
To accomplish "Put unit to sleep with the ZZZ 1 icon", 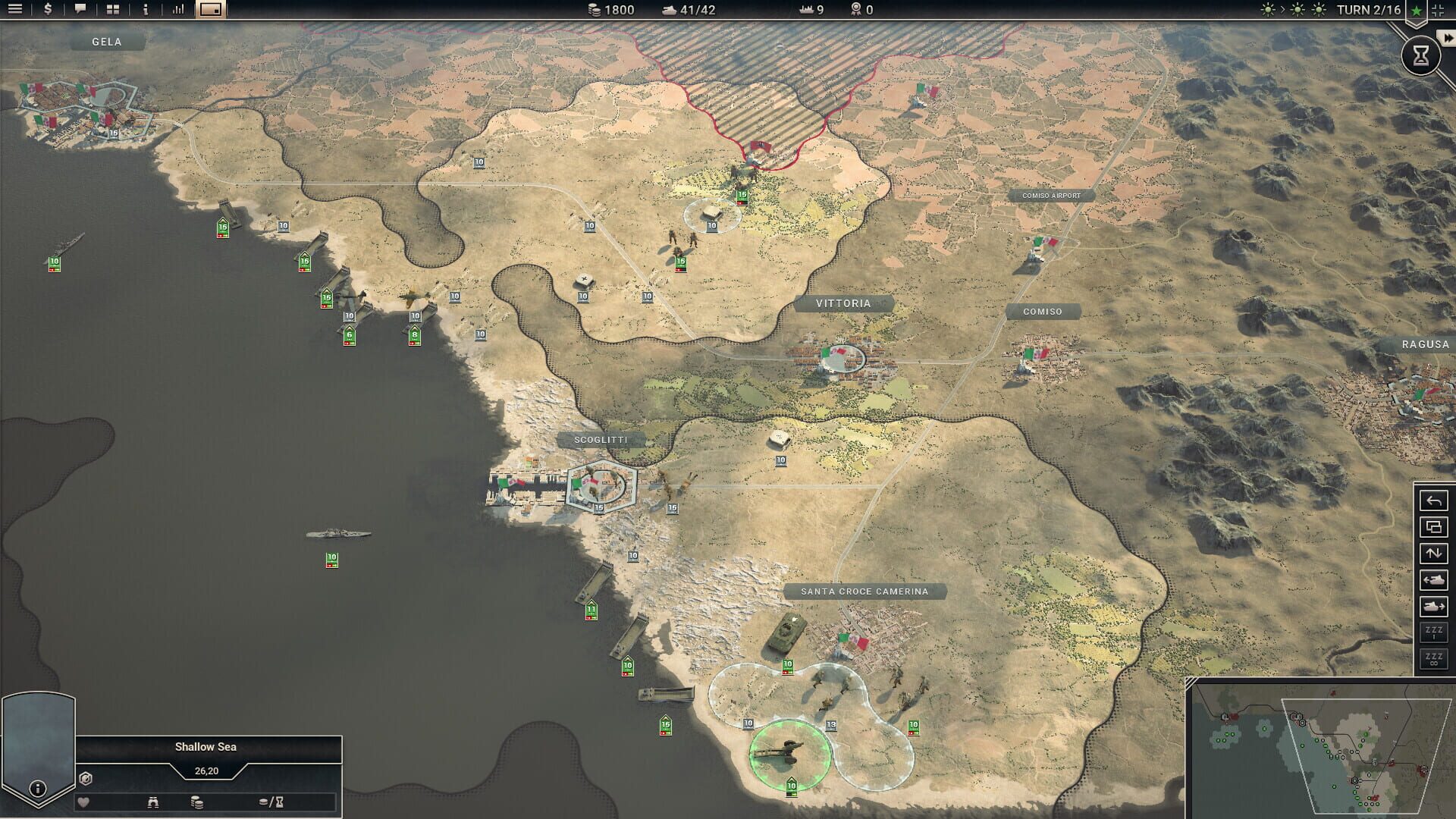I will [1434, 631].
